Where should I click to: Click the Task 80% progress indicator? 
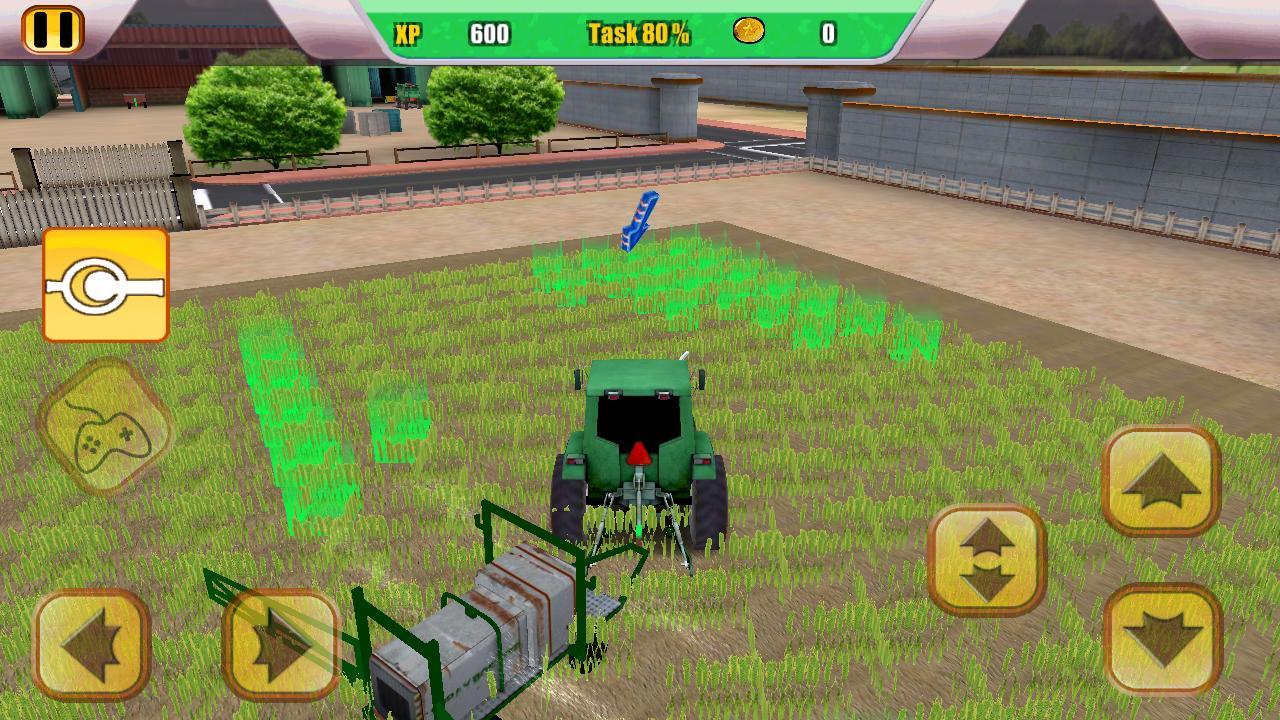click(x=637, y=33)
